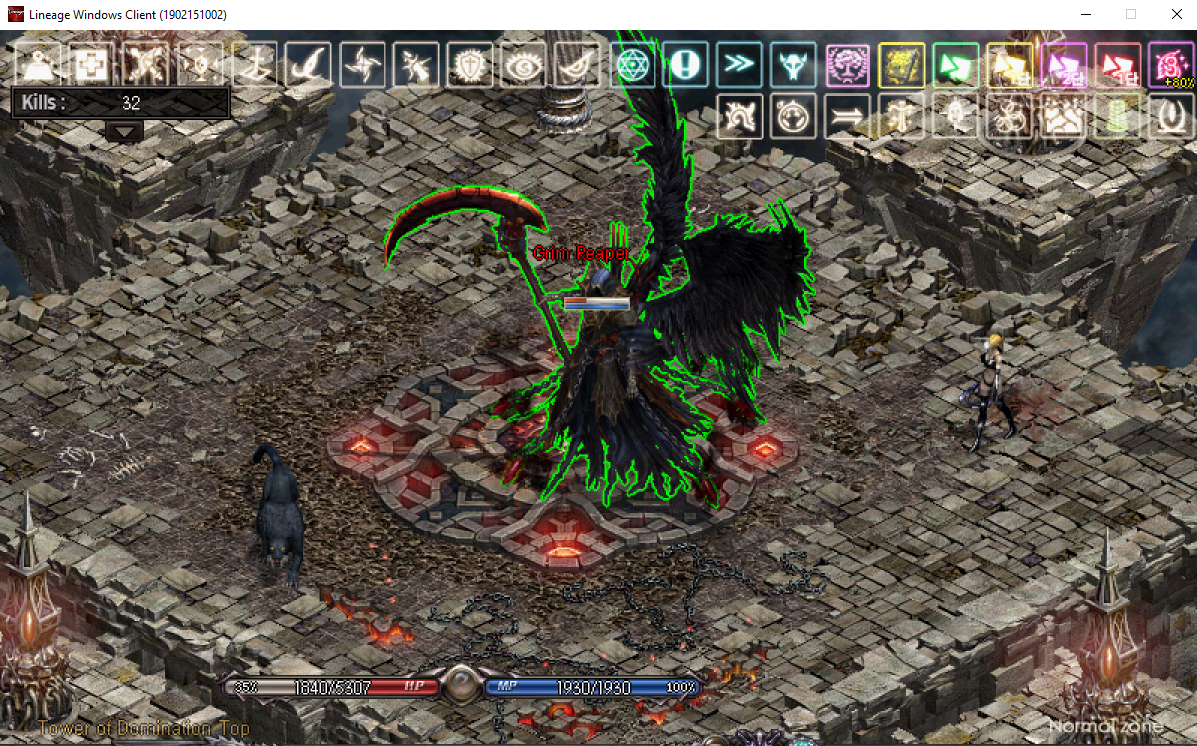
Task: Select the hexagram magic circle icon
Action: 632,65
